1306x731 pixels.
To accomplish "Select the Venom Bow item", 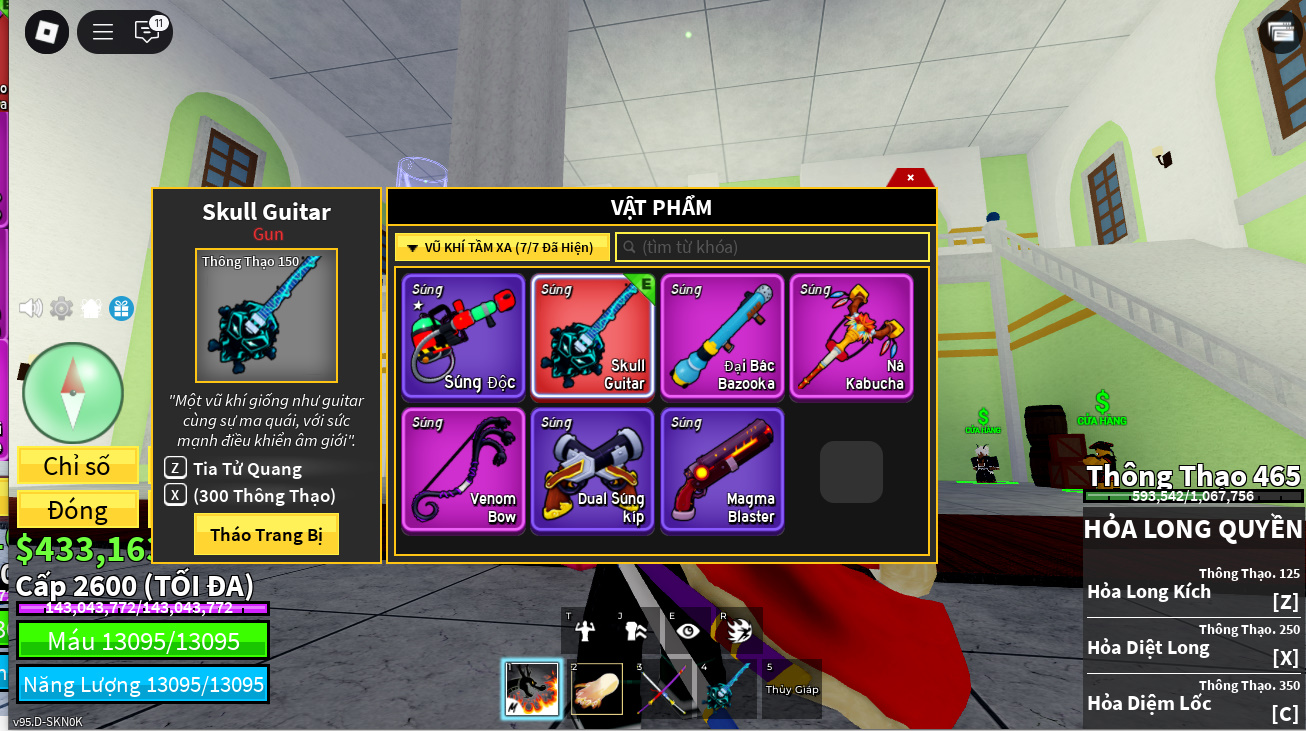I will pos(463,469).
